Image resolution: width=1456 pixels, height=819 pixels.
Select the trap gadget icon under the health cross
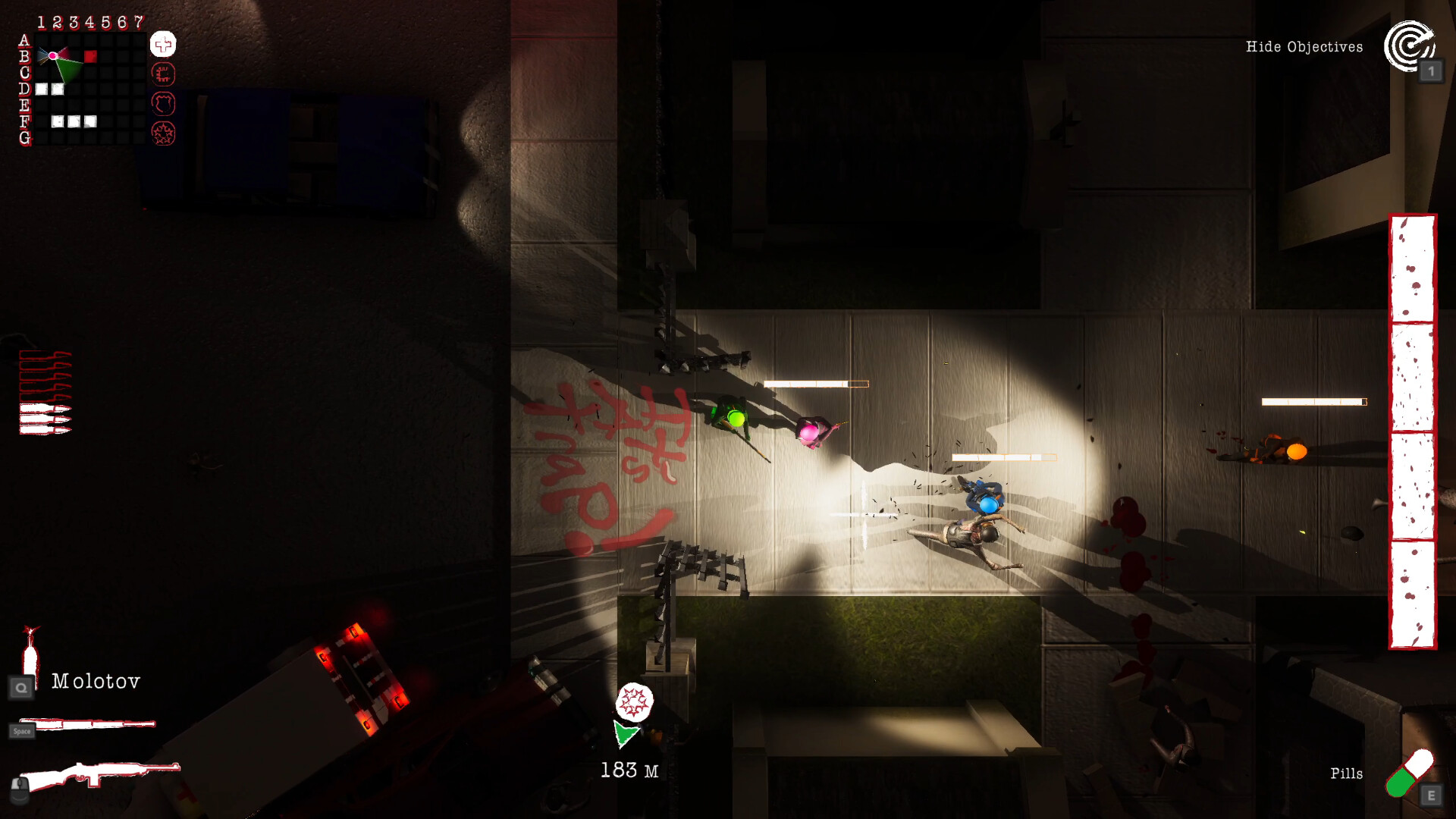point(164,75)
